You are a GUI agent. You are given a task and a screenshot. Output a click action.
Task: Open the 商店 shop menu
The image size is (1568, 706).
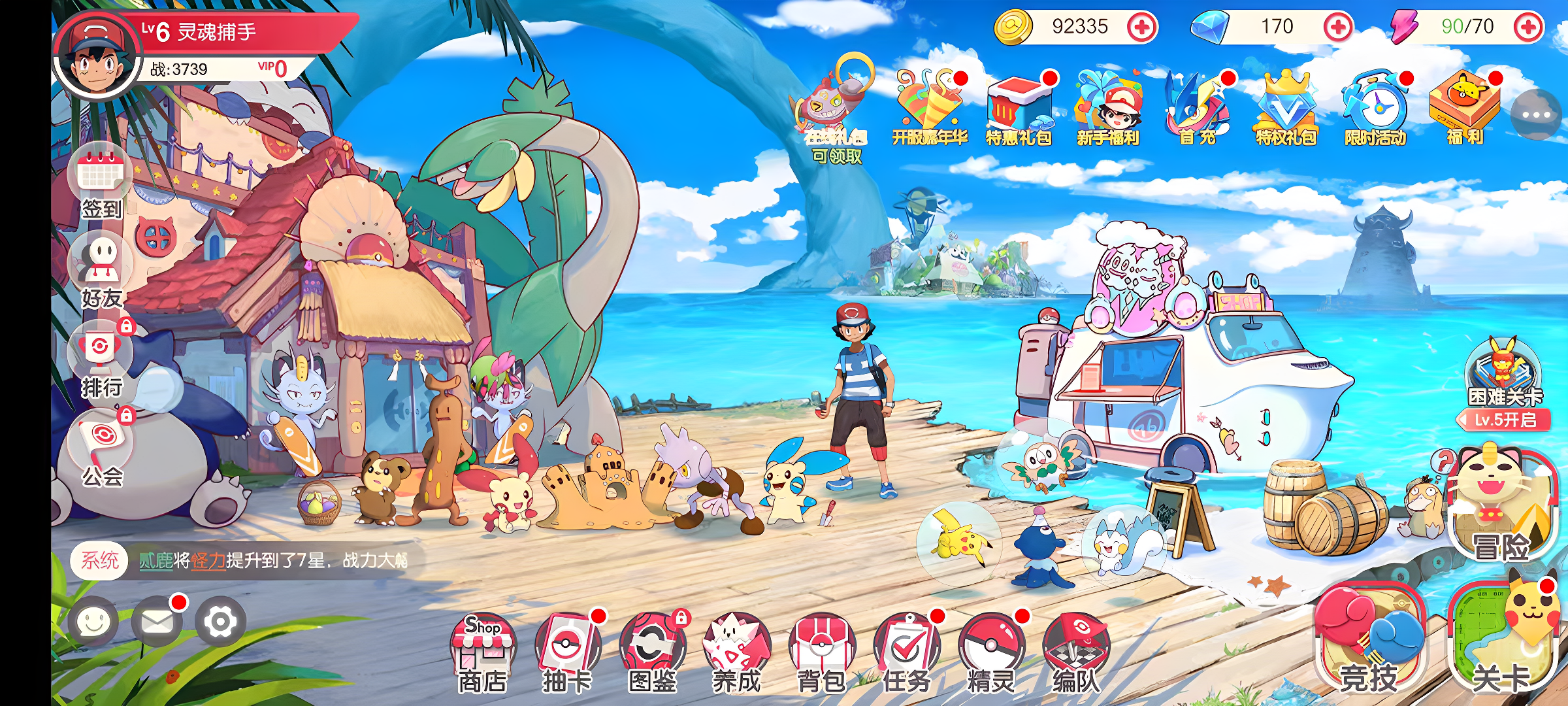[483, 651]
